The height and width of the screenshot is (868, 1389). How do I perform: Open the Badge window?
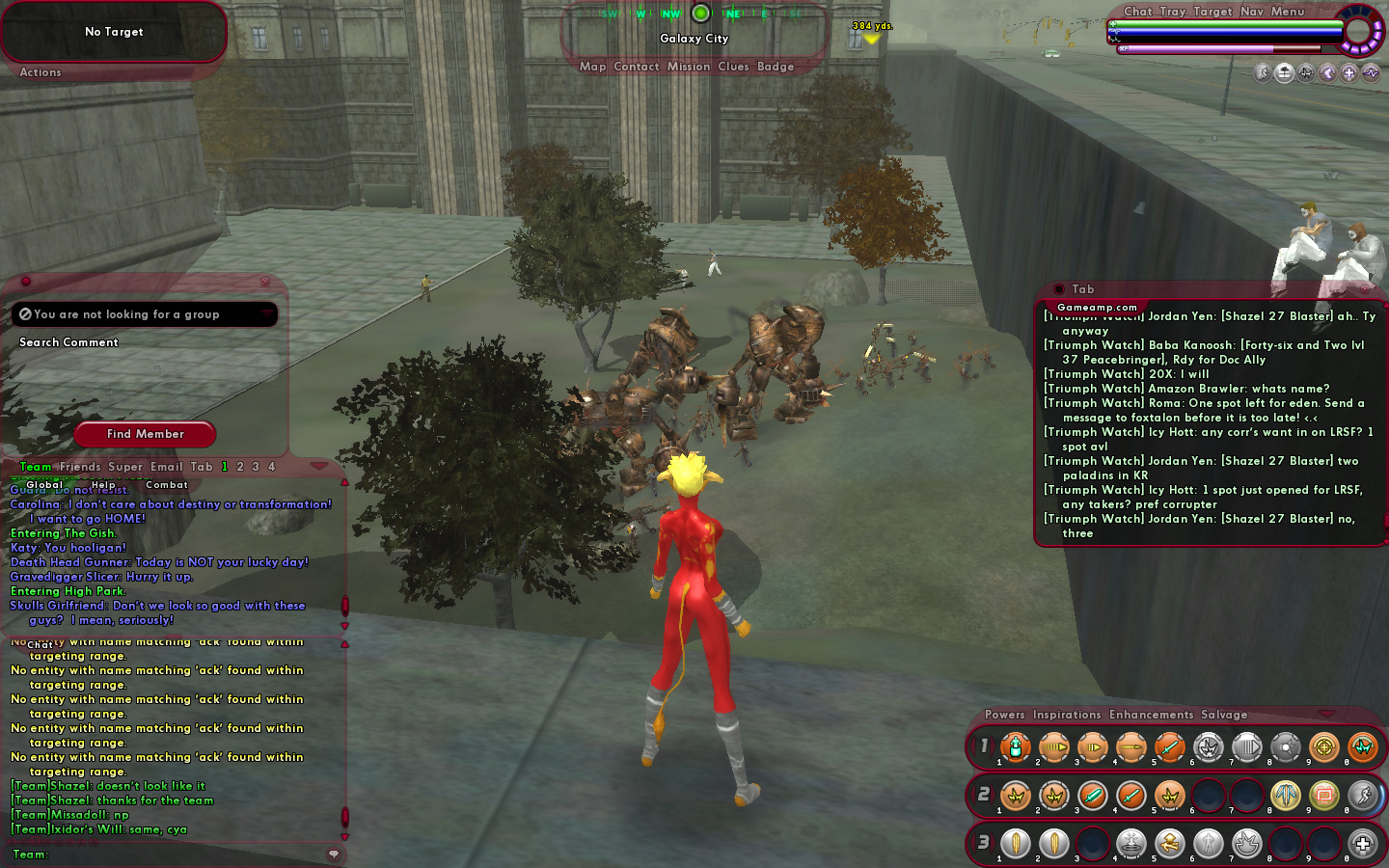pyautogui.click(x=776, y=67)
